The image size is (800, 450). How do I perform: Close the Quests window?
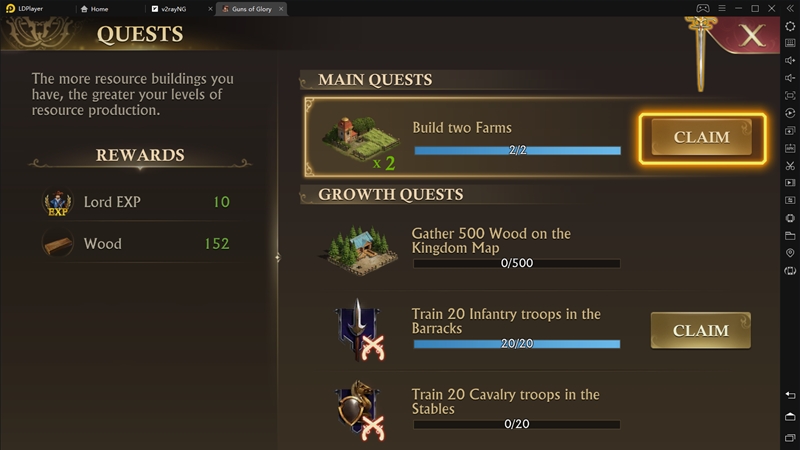752,36
